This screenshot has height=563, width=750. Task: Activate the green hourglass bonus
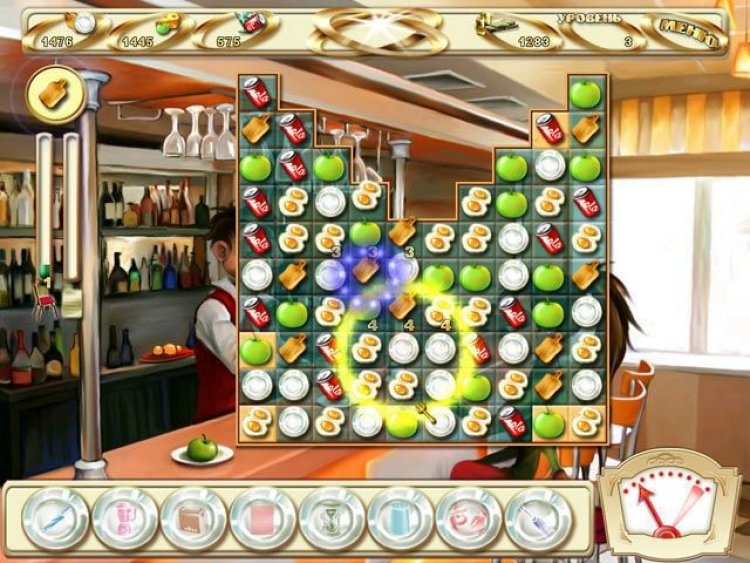[332, 518]
